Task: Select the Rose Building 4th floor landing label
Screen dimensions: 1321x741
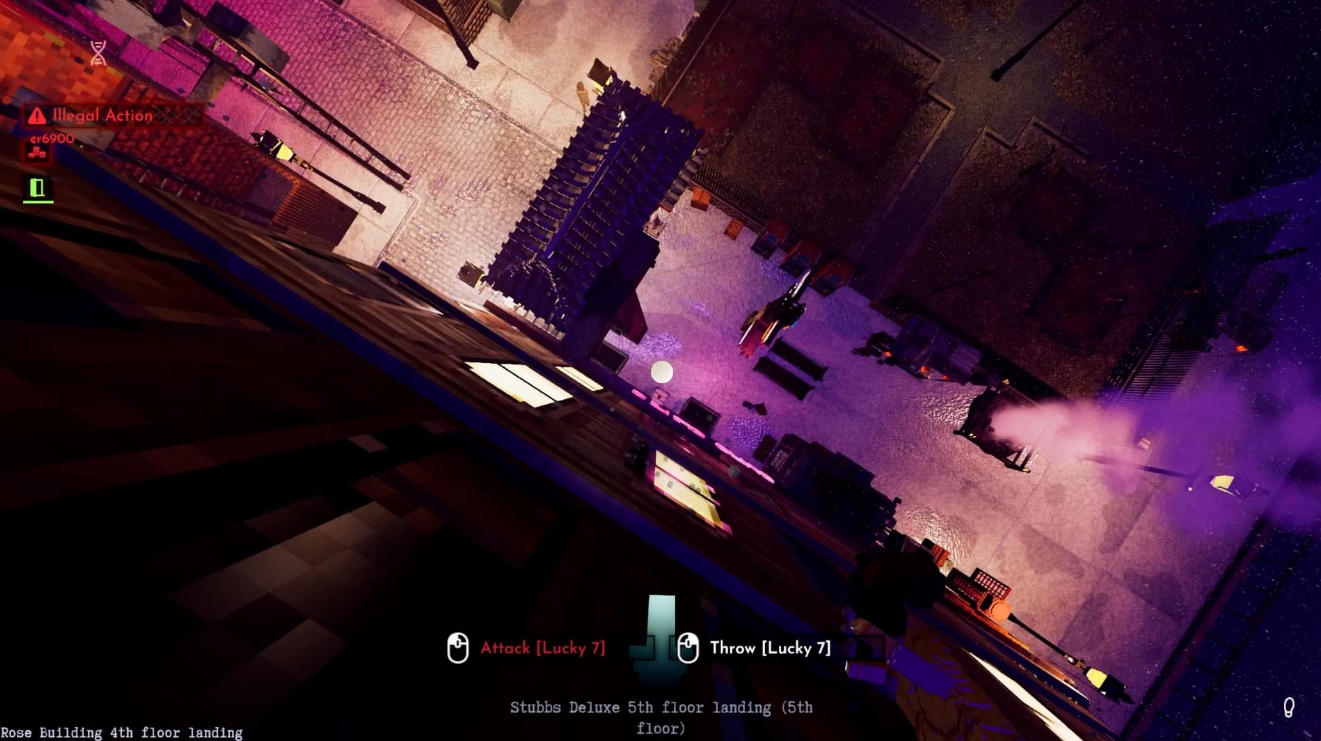Action: pyautogui.click(x=120, y=732)
